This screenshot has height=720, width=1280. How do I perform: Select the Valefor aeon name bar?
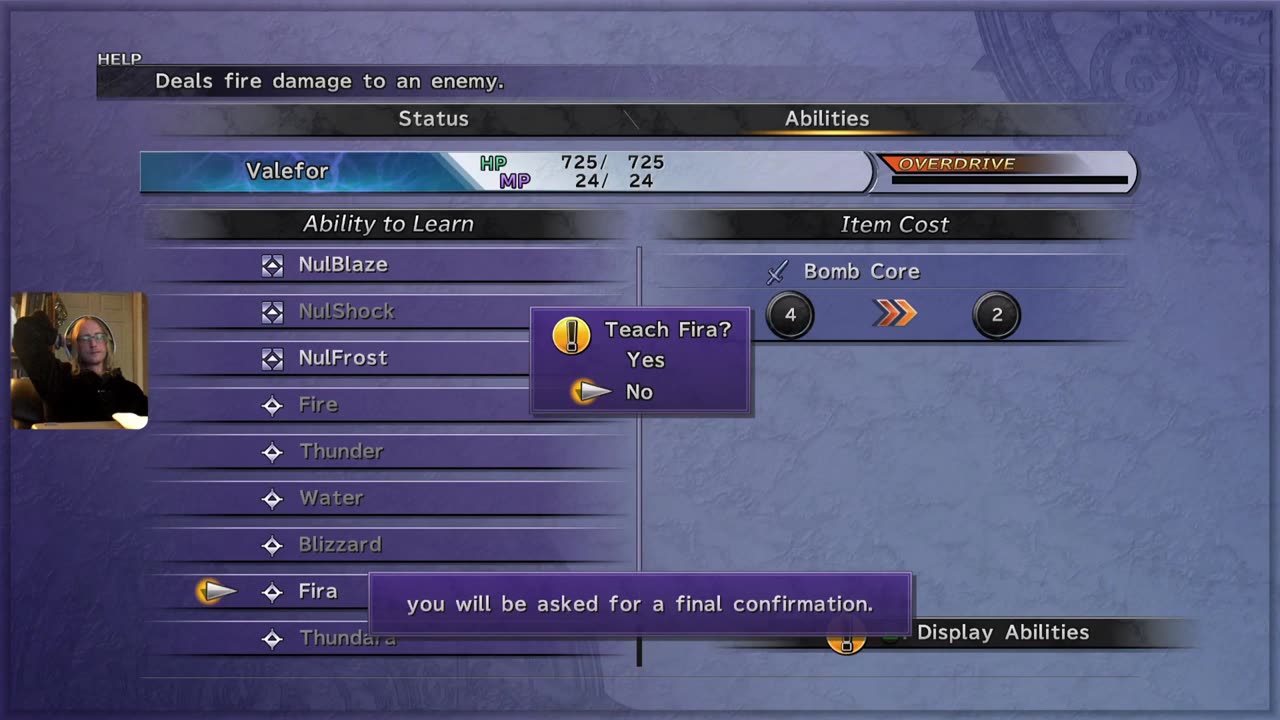[x=288, y=171]
